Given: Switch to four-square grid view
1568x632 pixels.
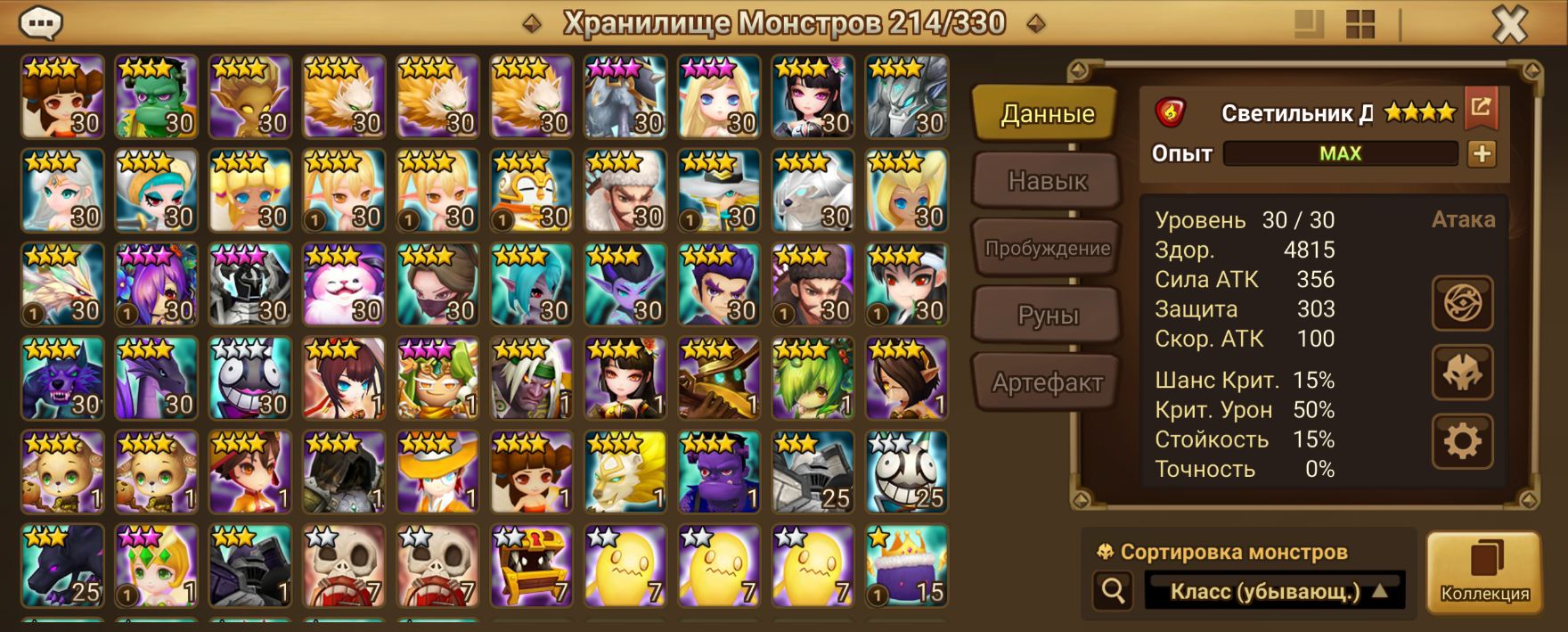Looking at the screenshot, I should [1360, 24].
